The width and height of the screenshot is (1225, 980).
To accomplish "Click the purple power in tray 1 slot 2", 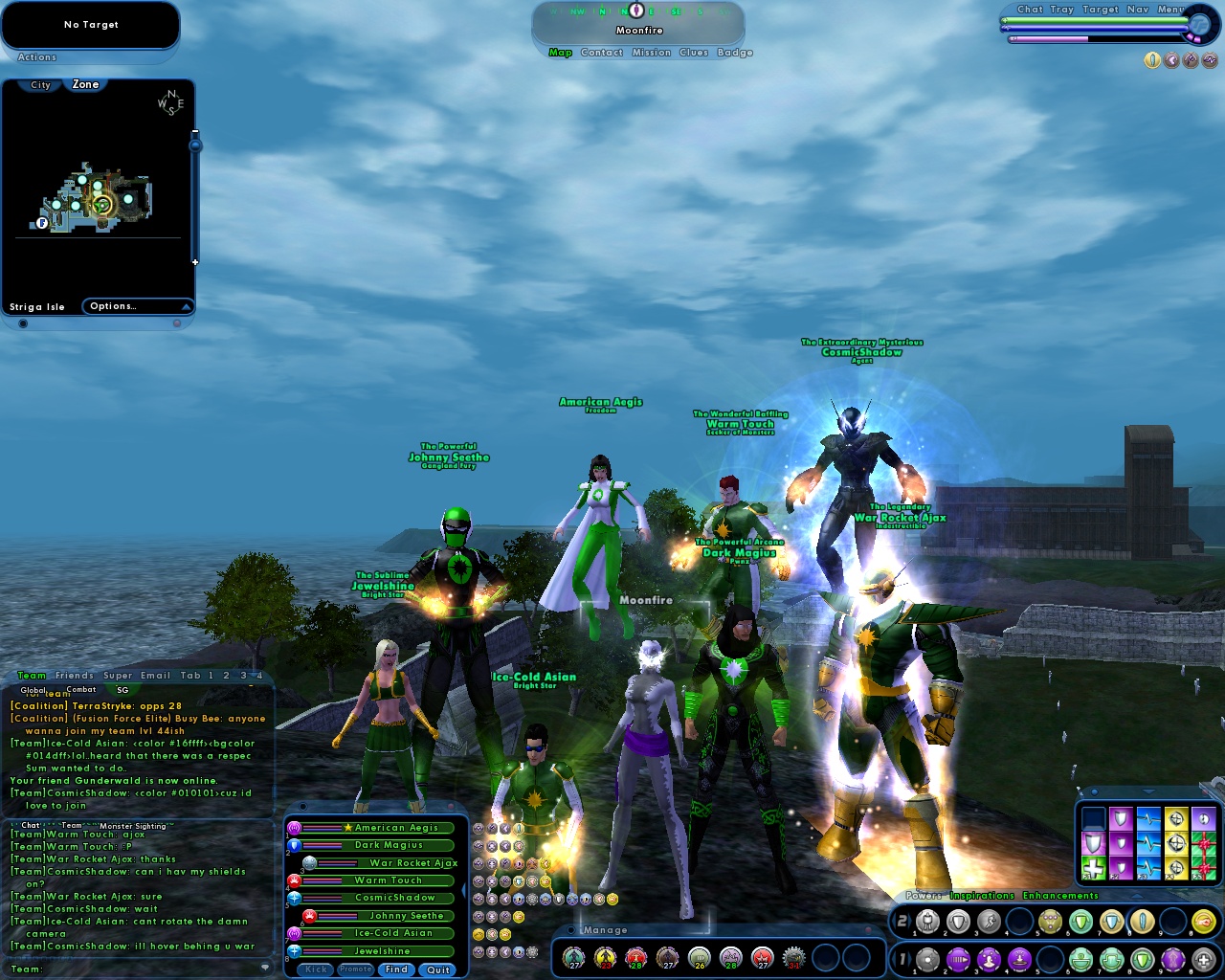I will (959, 959).
